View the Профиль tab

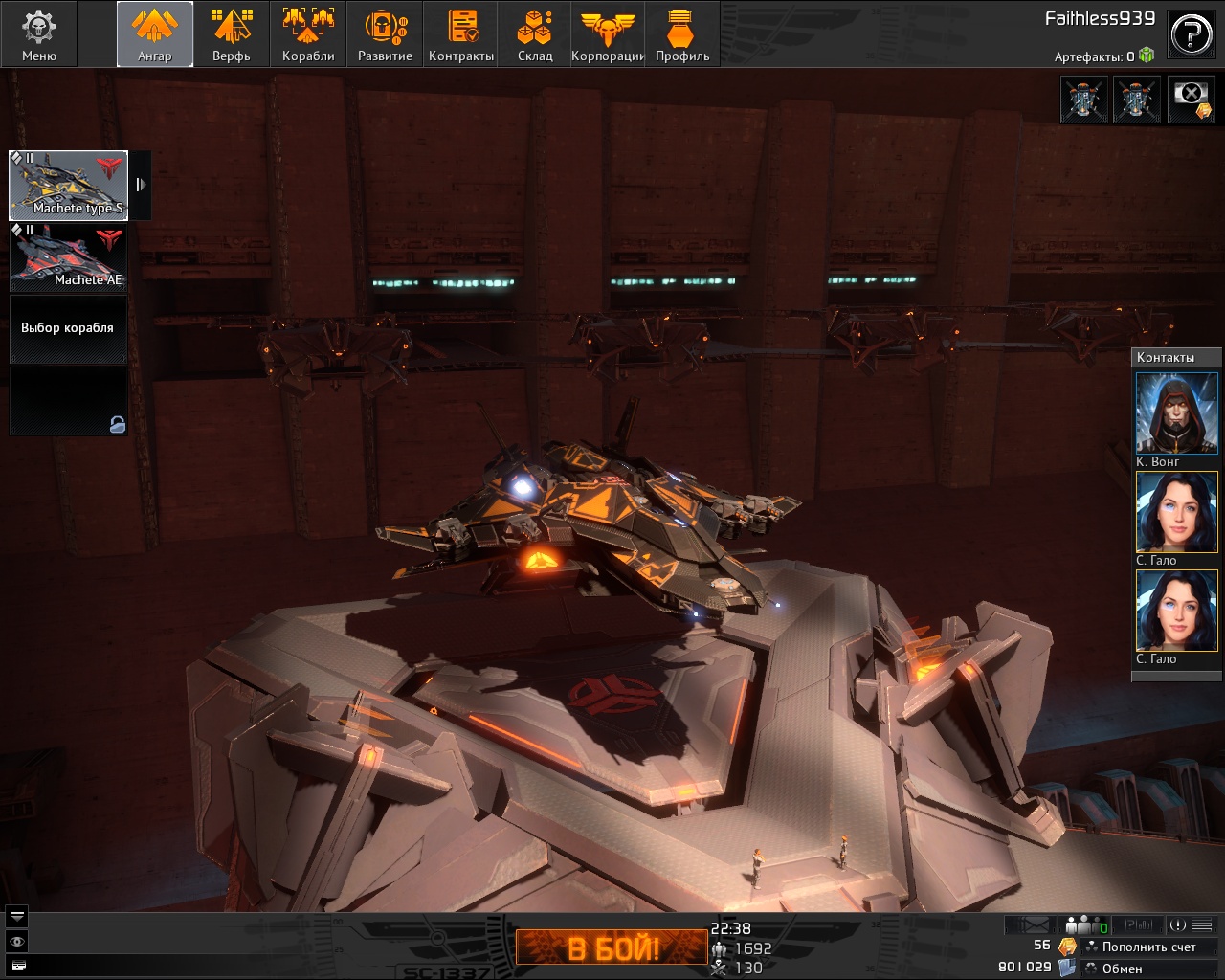[682, 33]
